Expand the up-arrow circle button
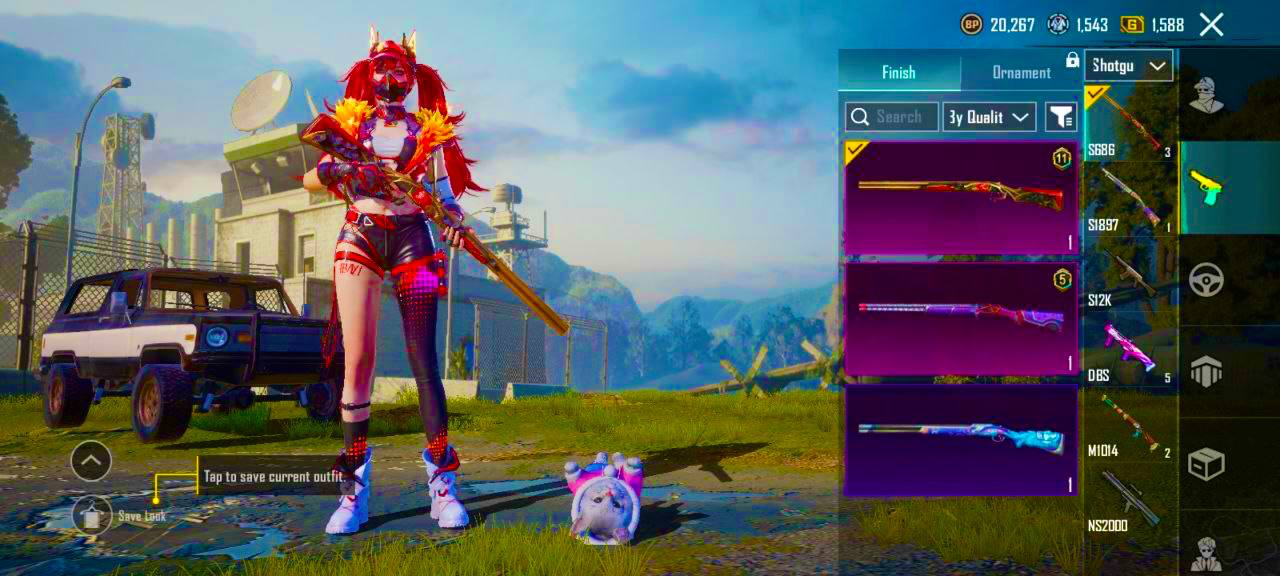The image size is (1280, 576). pos(91,461)
